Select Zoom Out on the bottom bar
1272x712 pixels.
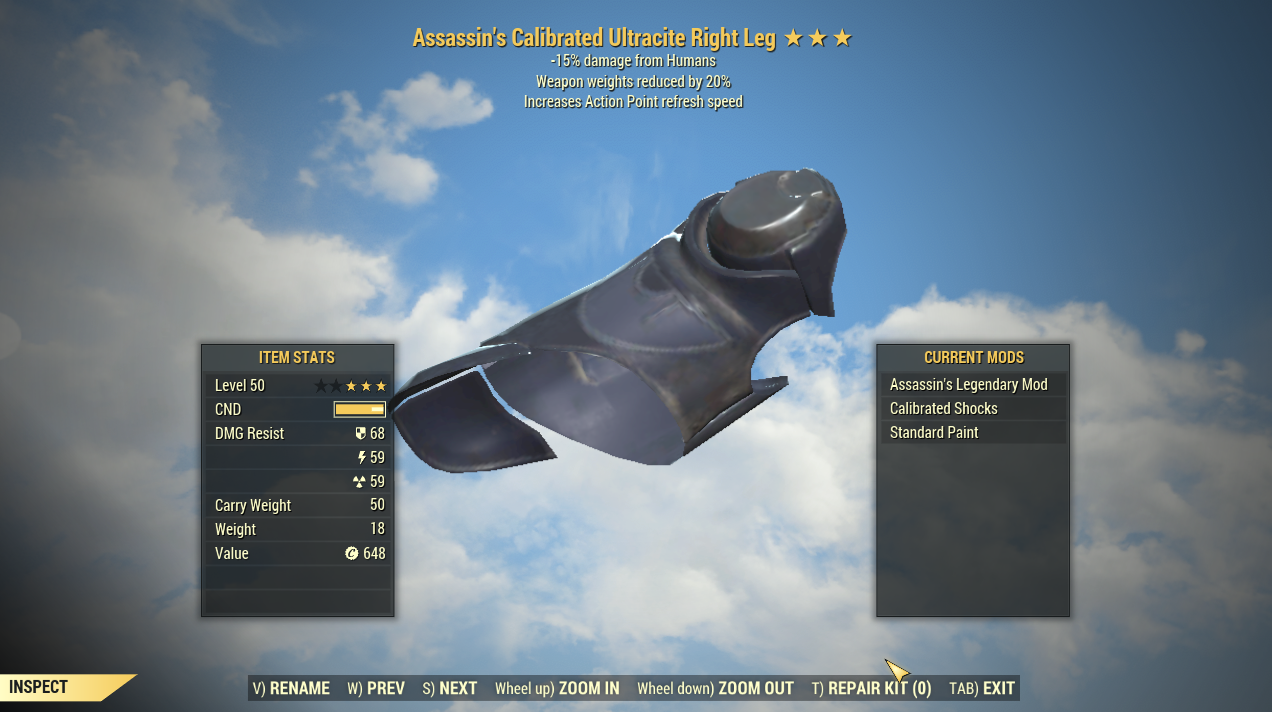pos(715,688)
